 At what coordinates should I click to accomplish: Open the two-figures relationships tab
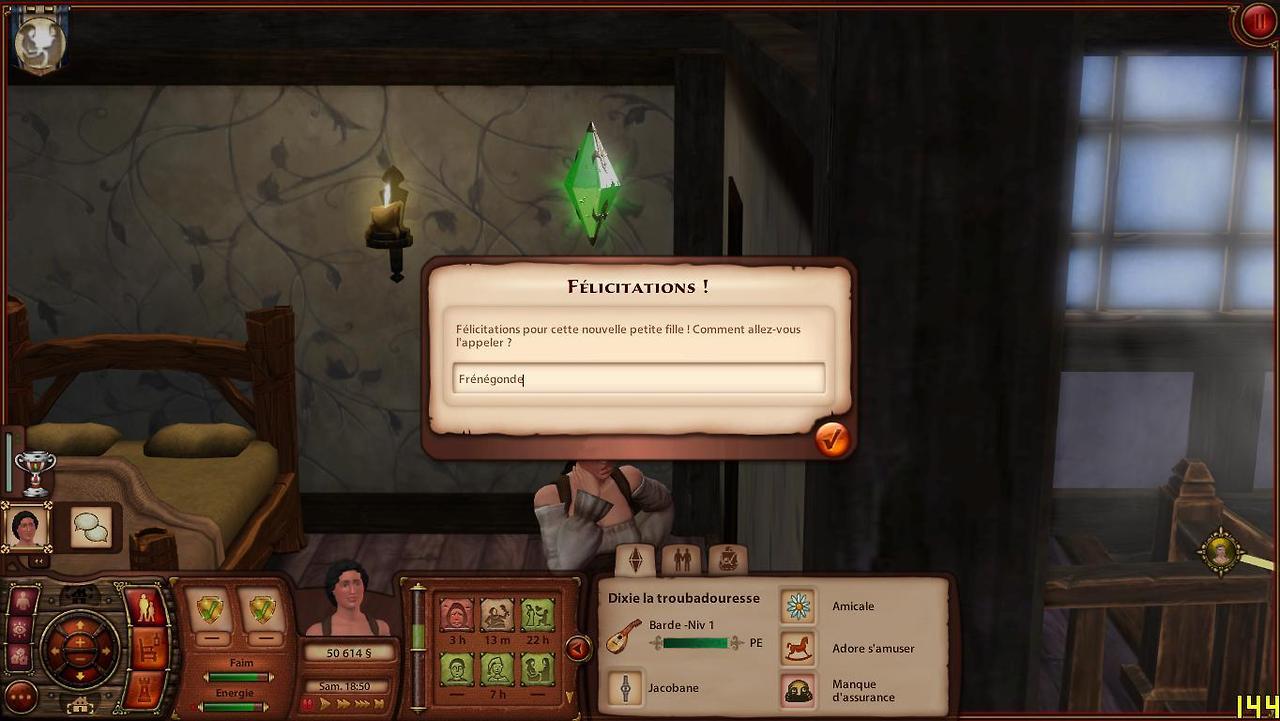(681, 560)
